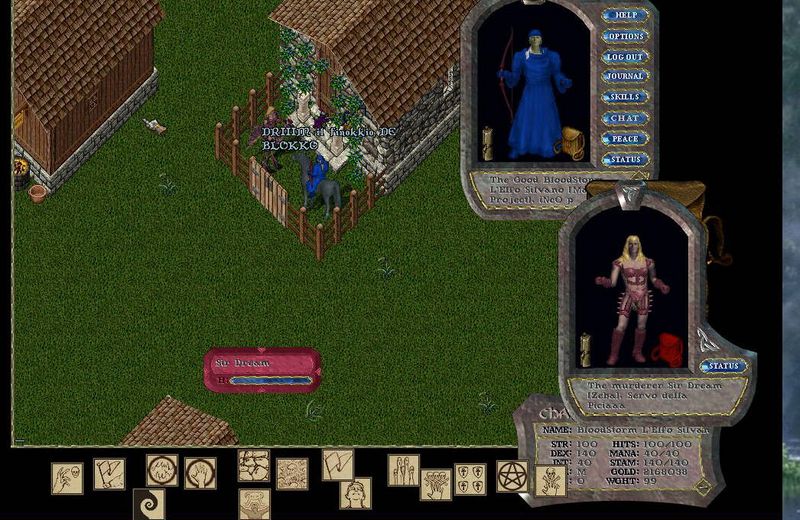The height and width of the screenshot is (520, 800).
Task: Click the Status button on Sir Dream's paperdoll
Action: pos(723,366)
